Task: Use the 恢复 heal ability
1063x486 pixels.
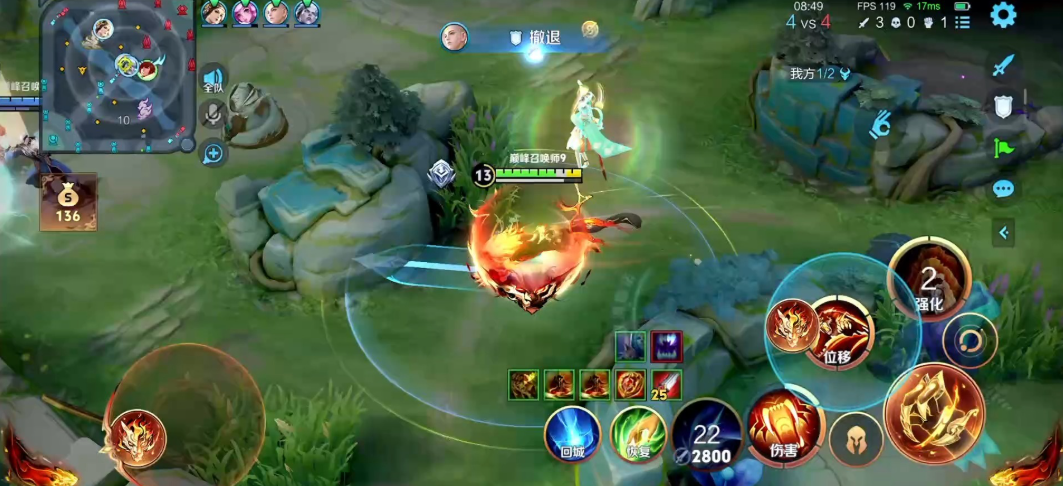Action: 638,434
